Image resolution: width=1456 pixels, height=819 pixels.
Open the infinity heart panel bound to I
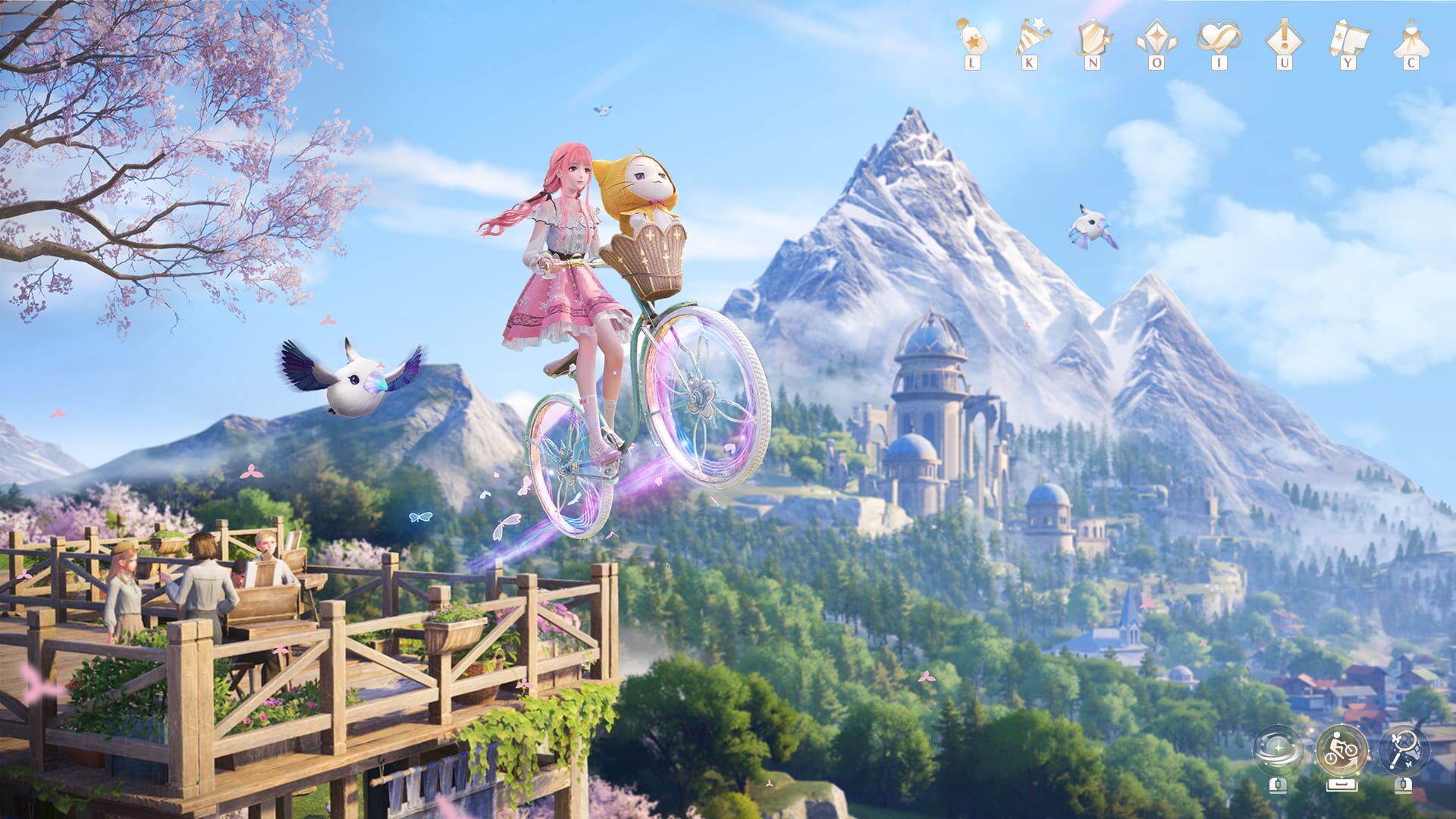(1219, 35)
